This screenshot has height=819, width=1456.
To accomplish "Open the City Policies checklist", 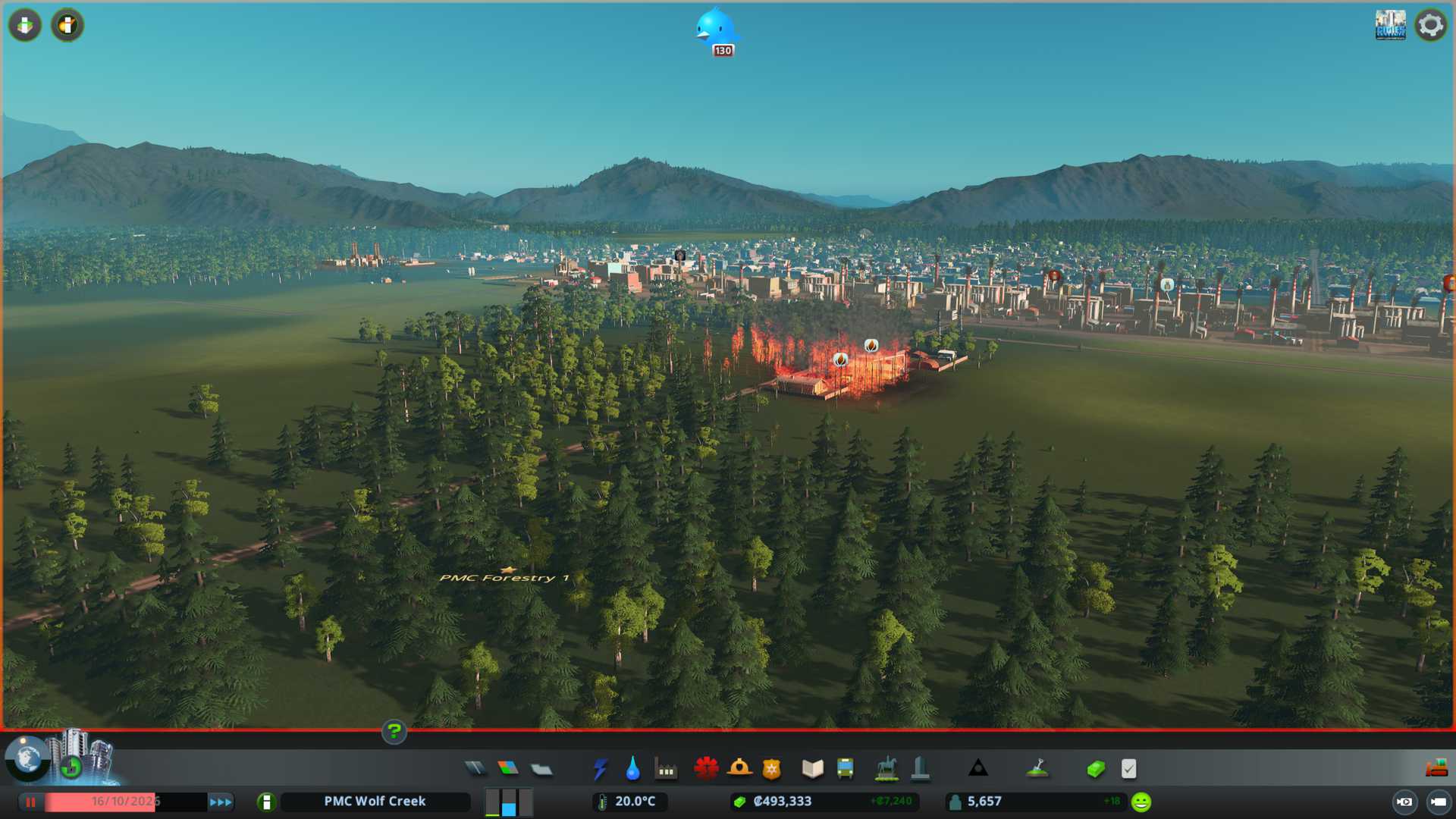I will 1128,769.
